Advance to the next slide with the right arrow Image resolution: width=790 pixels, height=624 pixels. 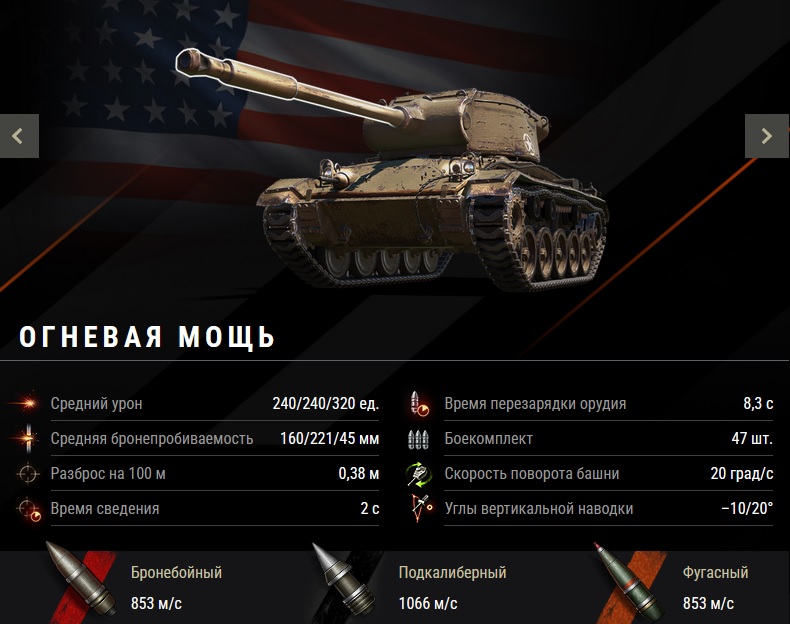(767, 136)
